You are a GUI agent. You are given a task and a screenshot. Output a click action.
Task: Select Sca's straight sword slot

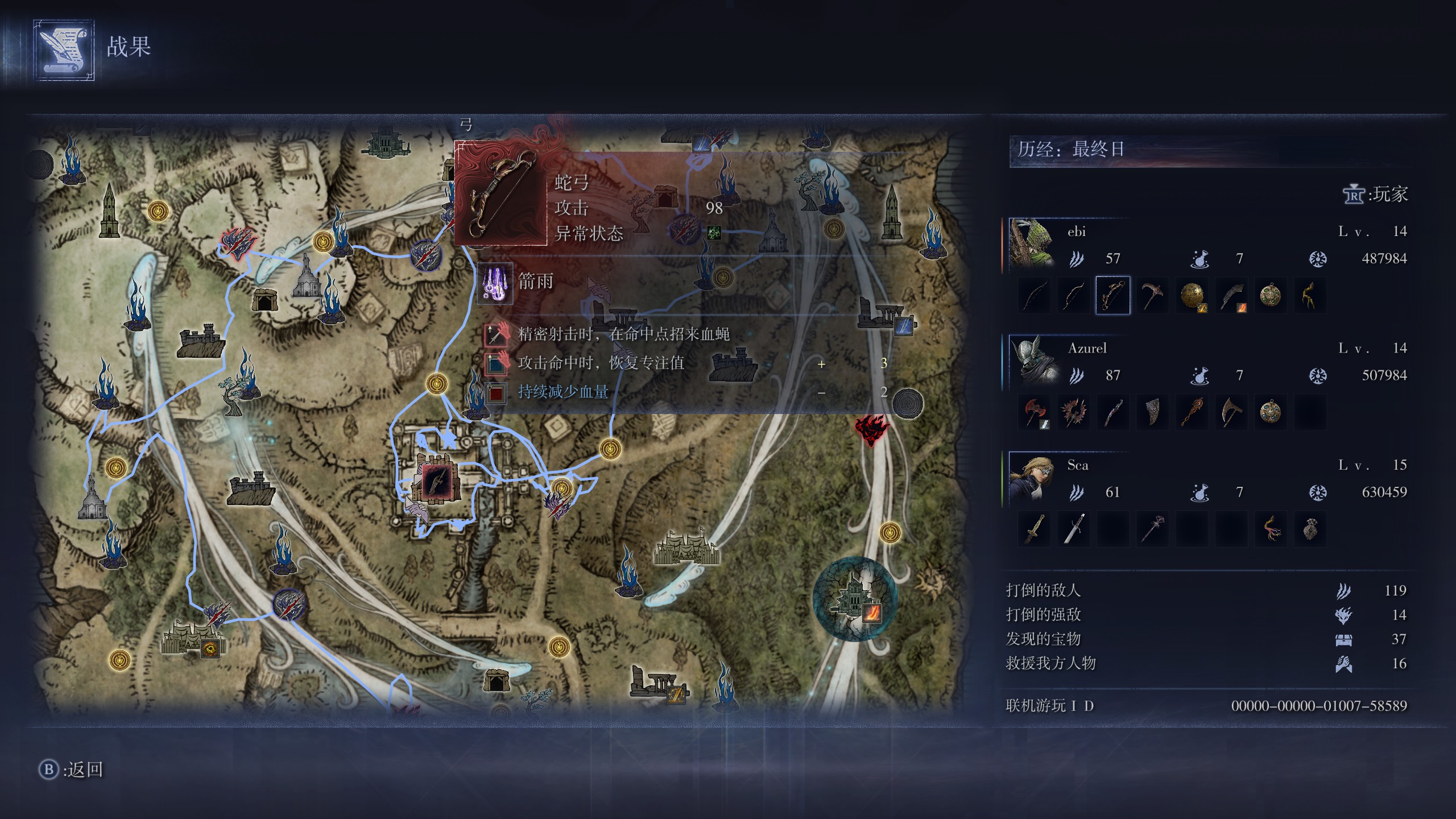(1073, 530)
